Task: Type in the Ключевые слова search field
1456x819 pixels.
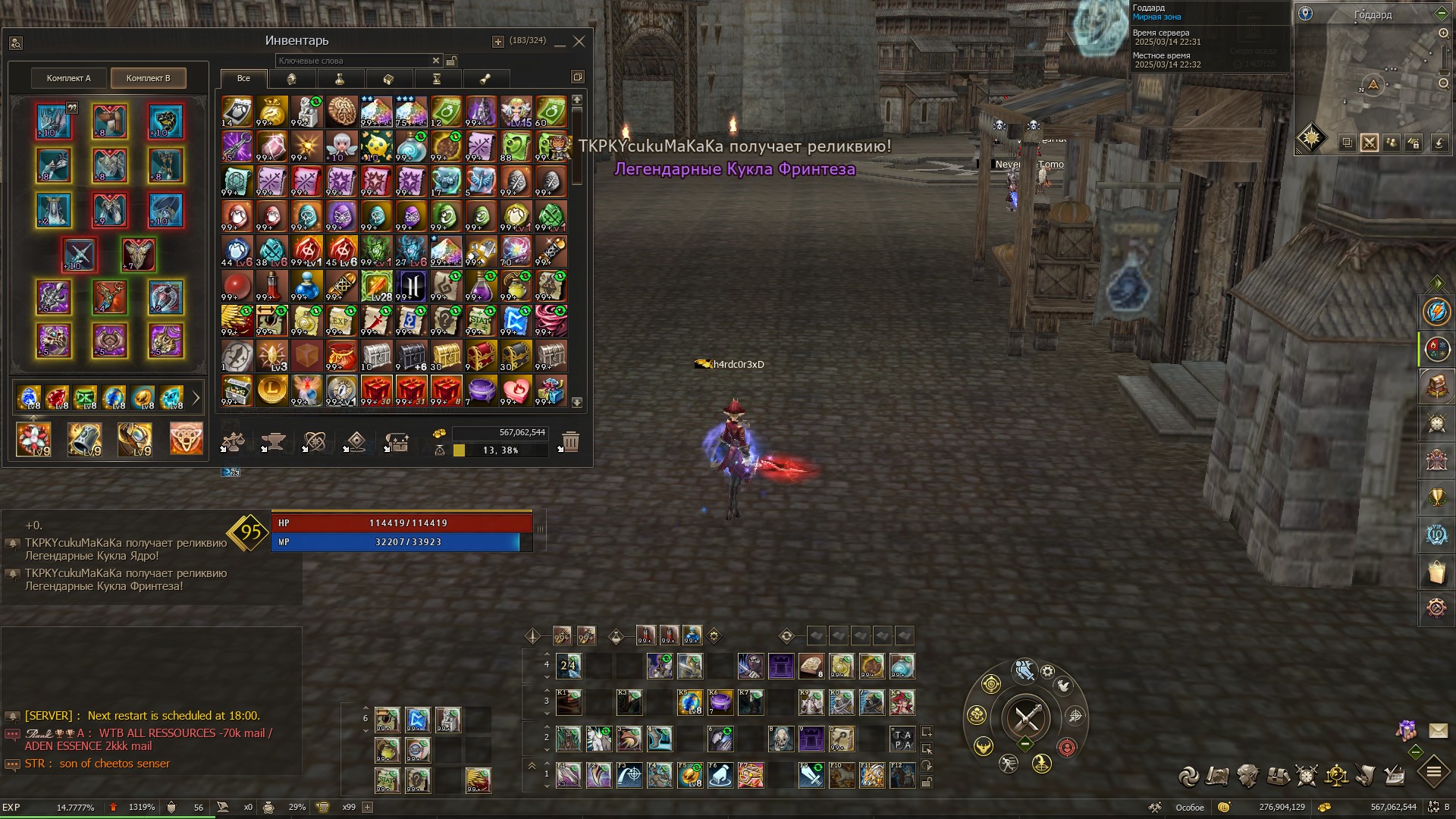Action: pyautogui.click(x=352, y=61)
